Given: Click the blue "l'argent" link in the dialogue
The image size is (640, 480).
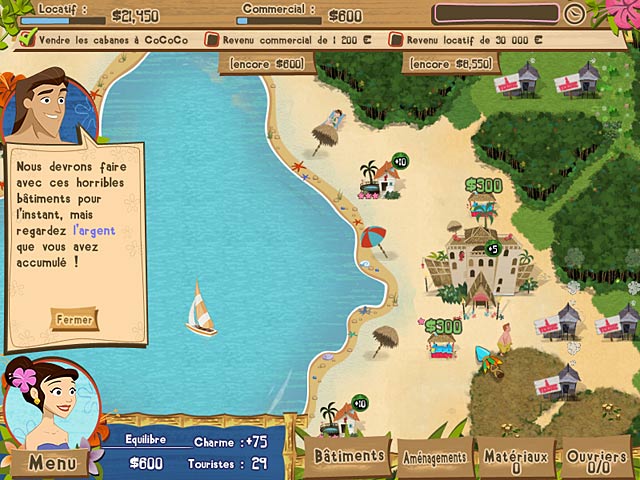Looking at the screenshot, I should click(x=94, y=230).
